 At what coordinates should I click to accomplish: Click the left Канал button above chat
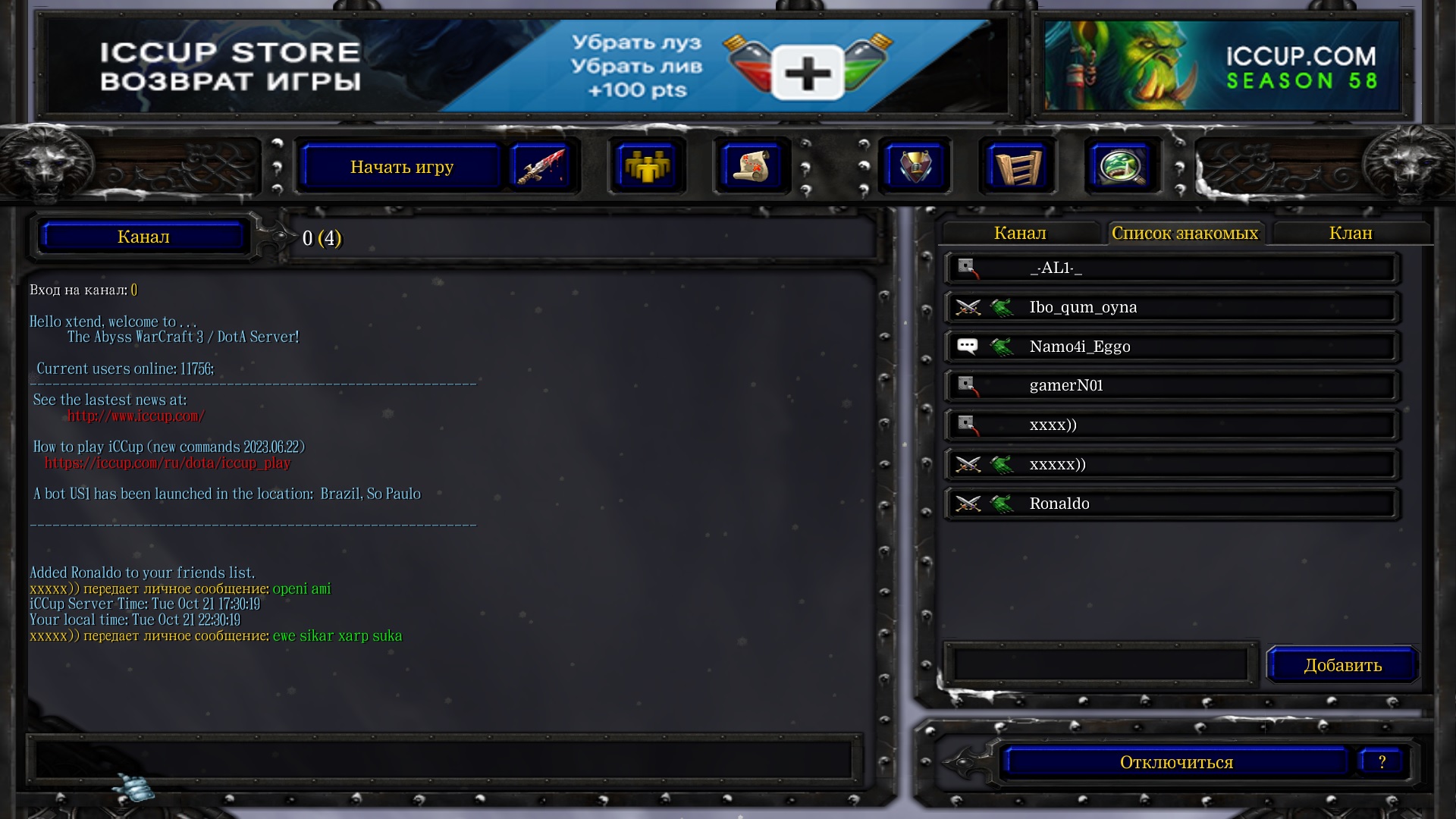pyautogui.click(x=143, y=237)
